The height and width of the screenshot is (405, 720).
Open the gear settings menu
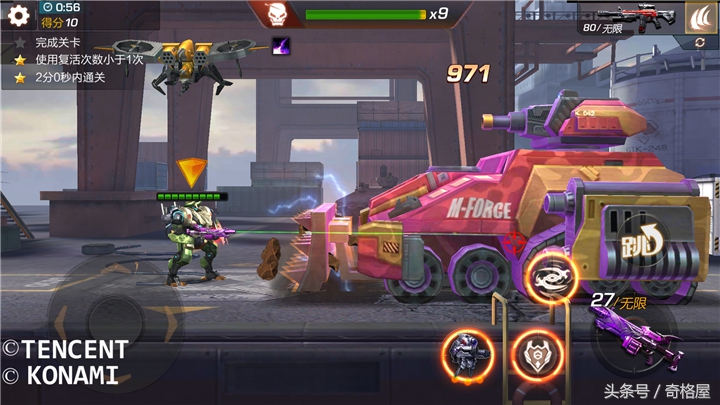pos(18,15)
